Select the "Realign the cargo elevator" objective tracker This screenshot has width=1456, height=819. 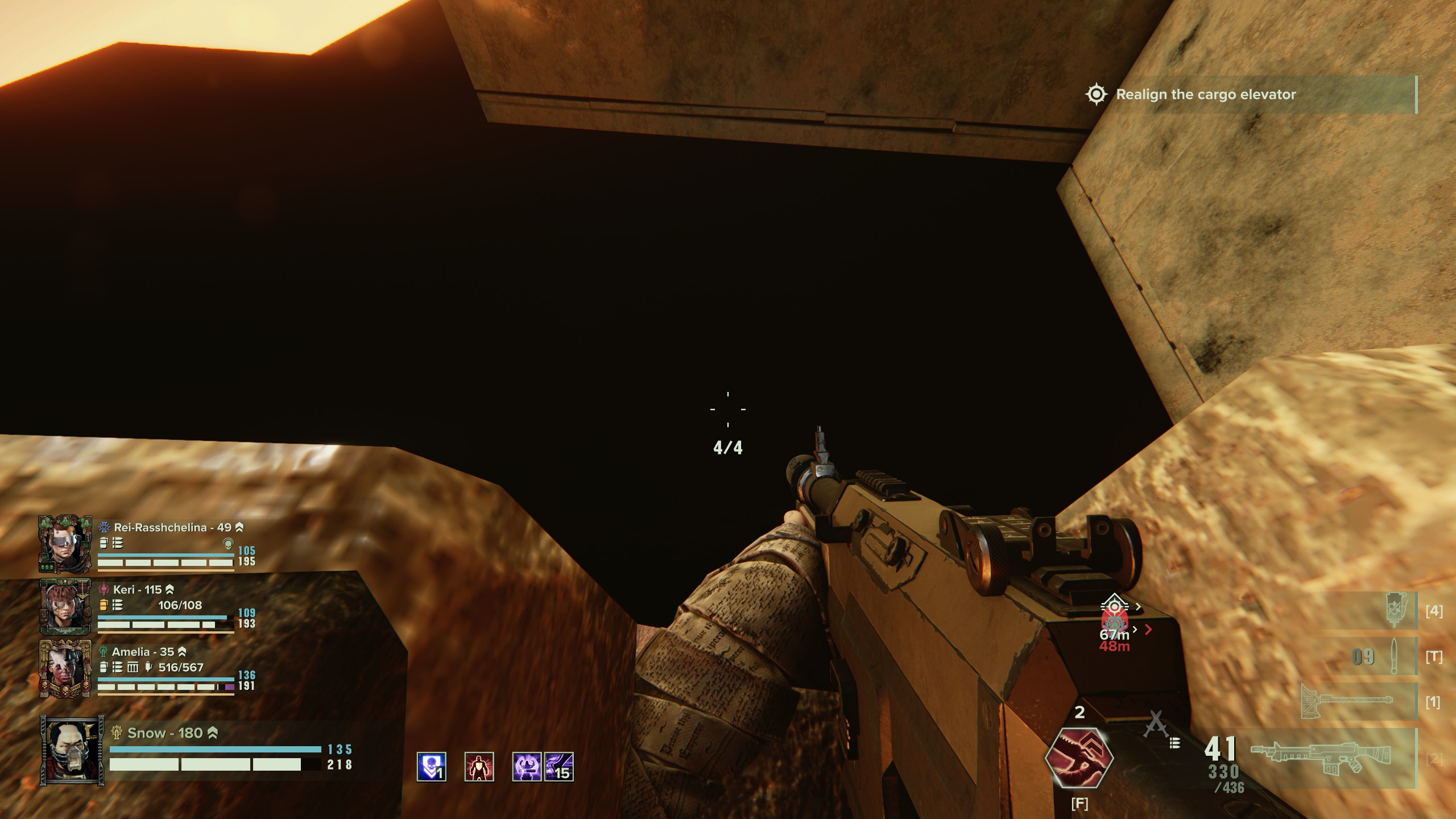(x=1205, y=94)
